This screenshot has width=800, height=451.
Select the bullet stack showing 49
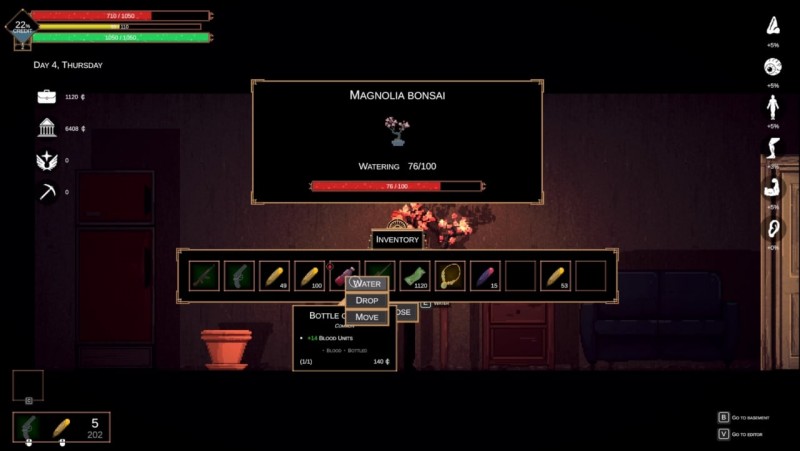tap(274, 276)
